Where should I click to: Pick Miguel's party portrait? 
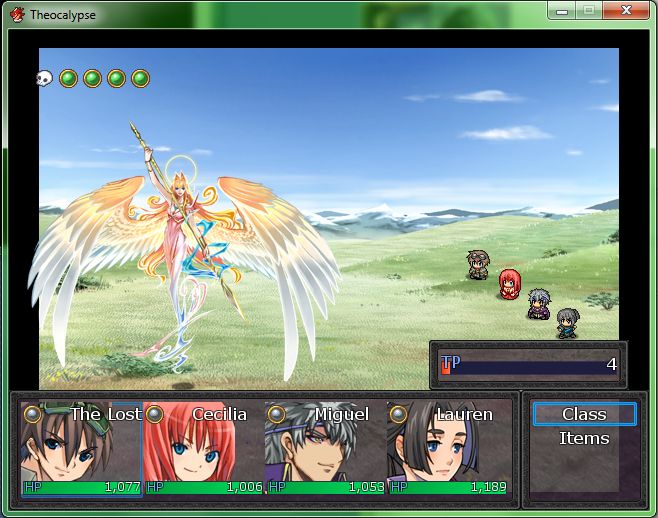pos(325,450)
